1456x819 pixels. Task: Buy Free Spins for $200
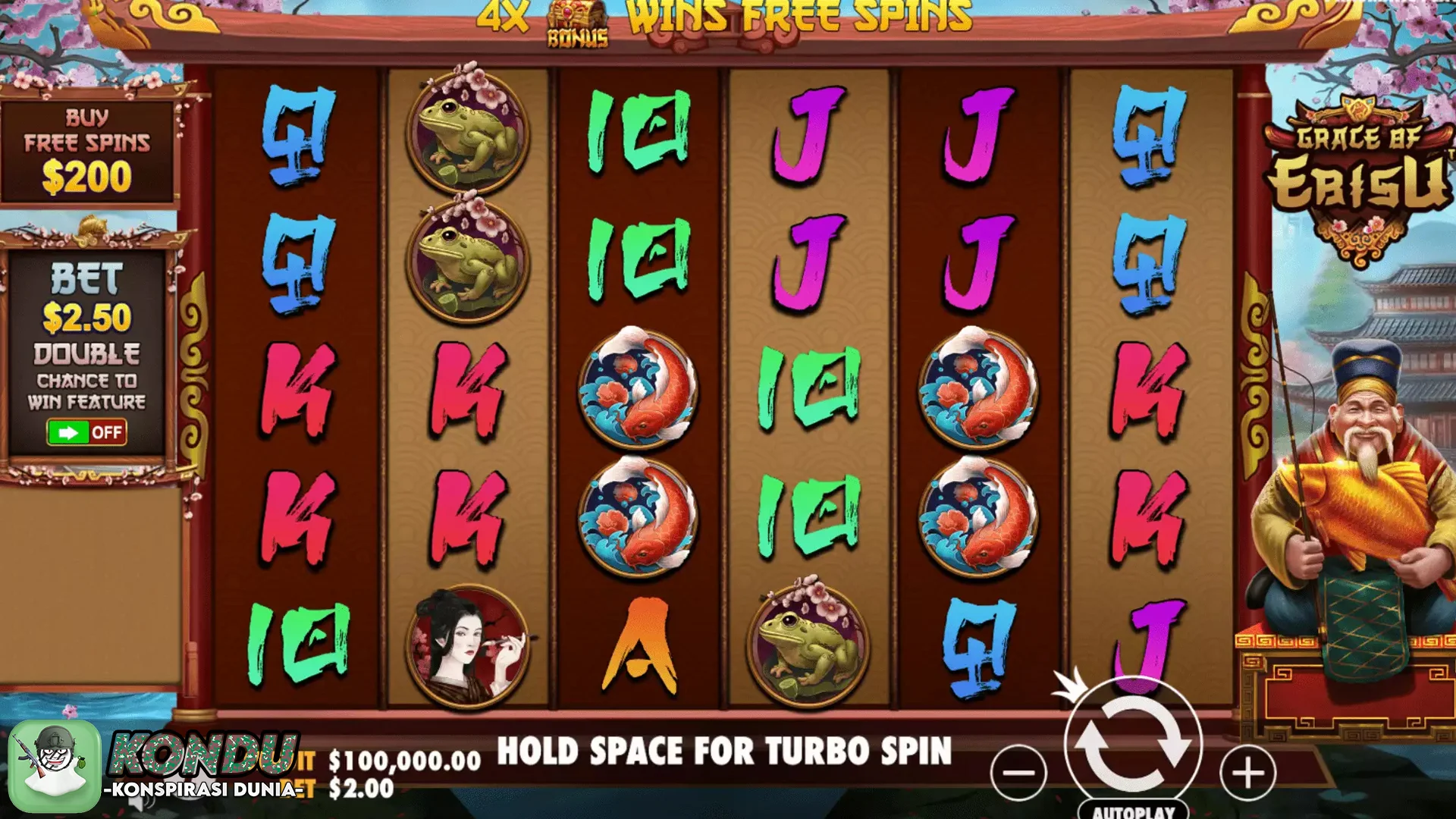tap(87, 152)
